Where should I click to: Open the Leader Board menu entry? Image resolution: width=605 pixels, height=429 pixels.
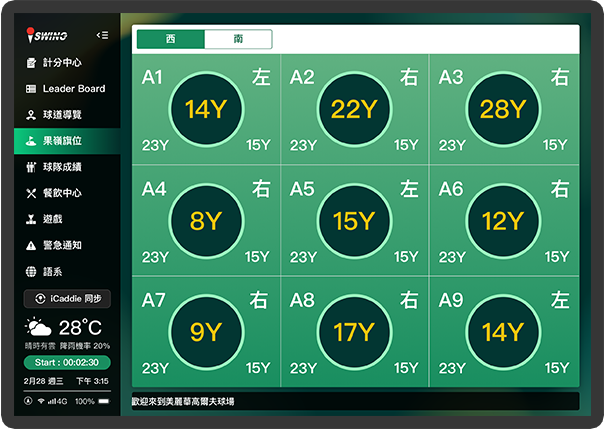[x=66, y=89]
